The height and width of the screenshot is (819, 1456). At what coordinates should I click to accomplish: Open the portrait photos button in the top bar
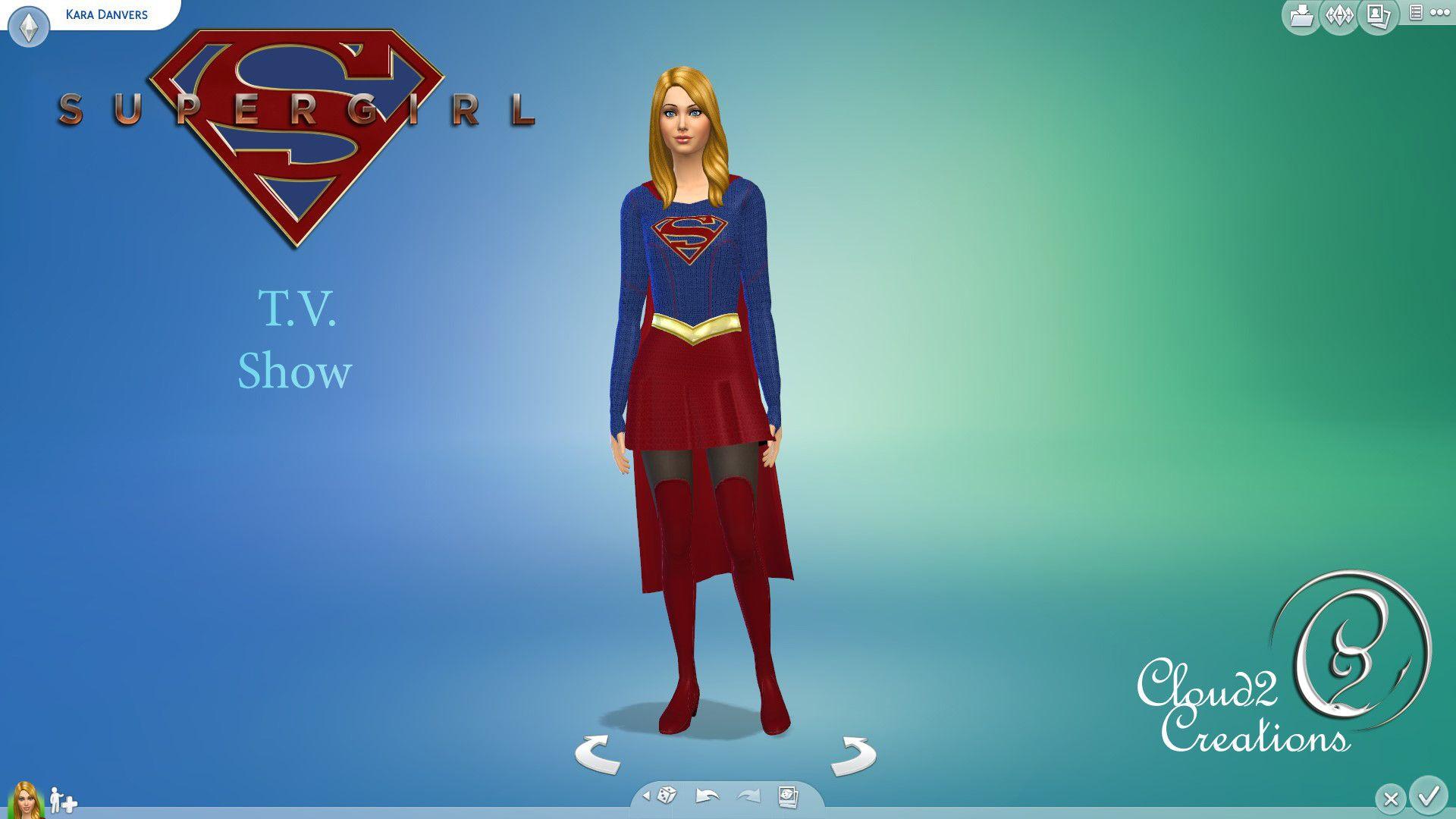tap(1378, 16)
